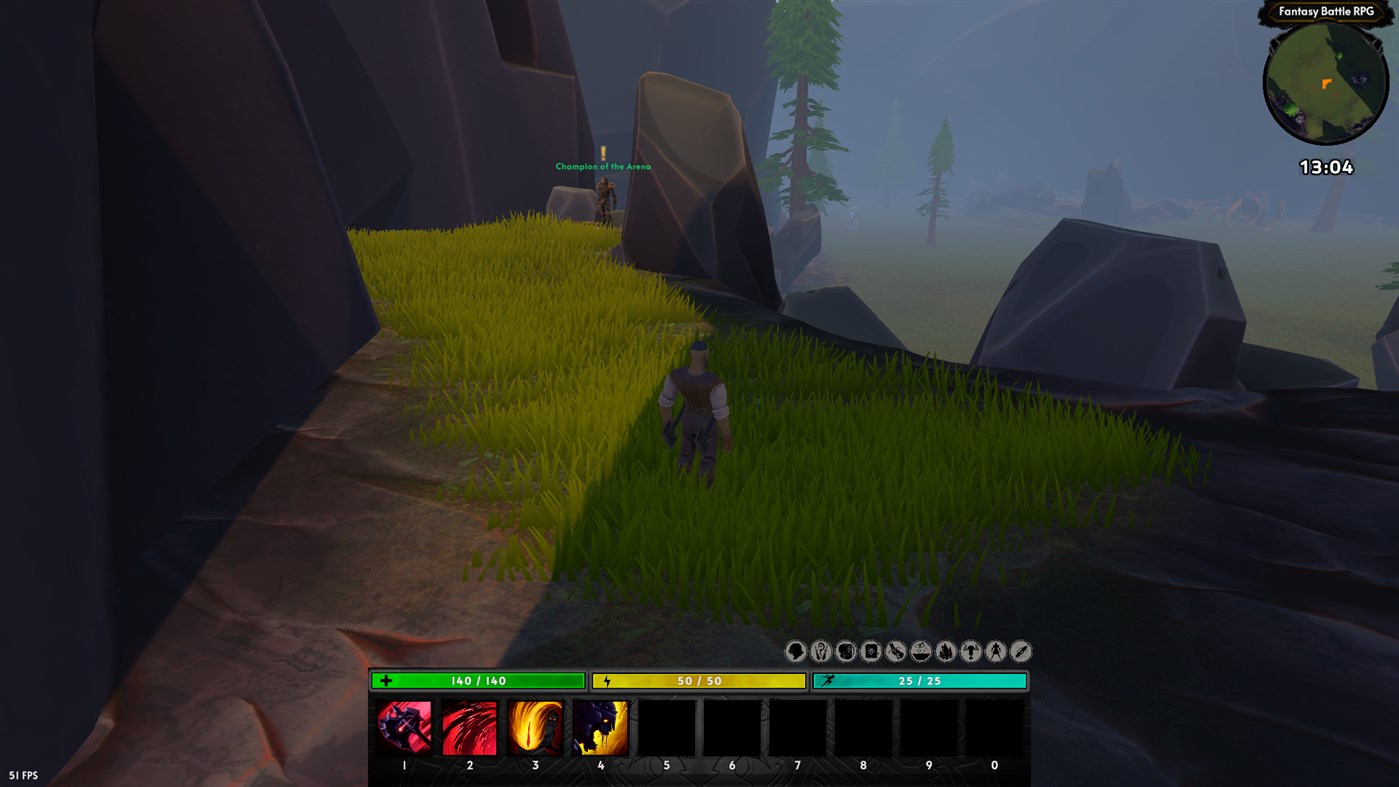Open the spellbook menu icon
Image resolution: width=1399 pixels, height=787 pixels.
click(x=870, y=650)
